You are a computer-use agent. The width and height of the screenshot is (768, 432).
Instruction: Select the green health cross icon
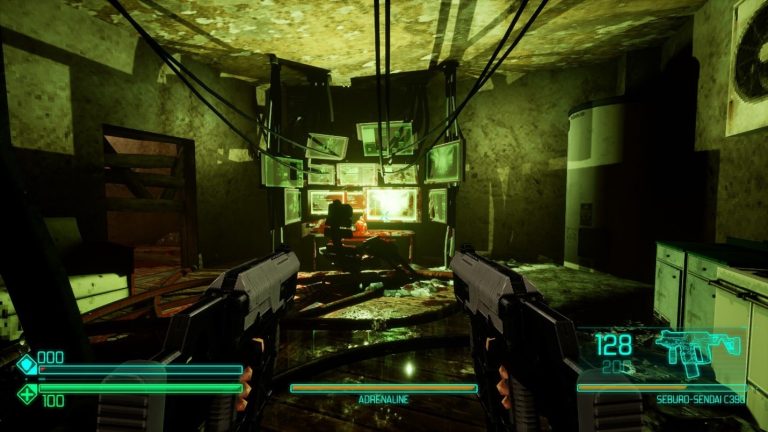[26, 393]
